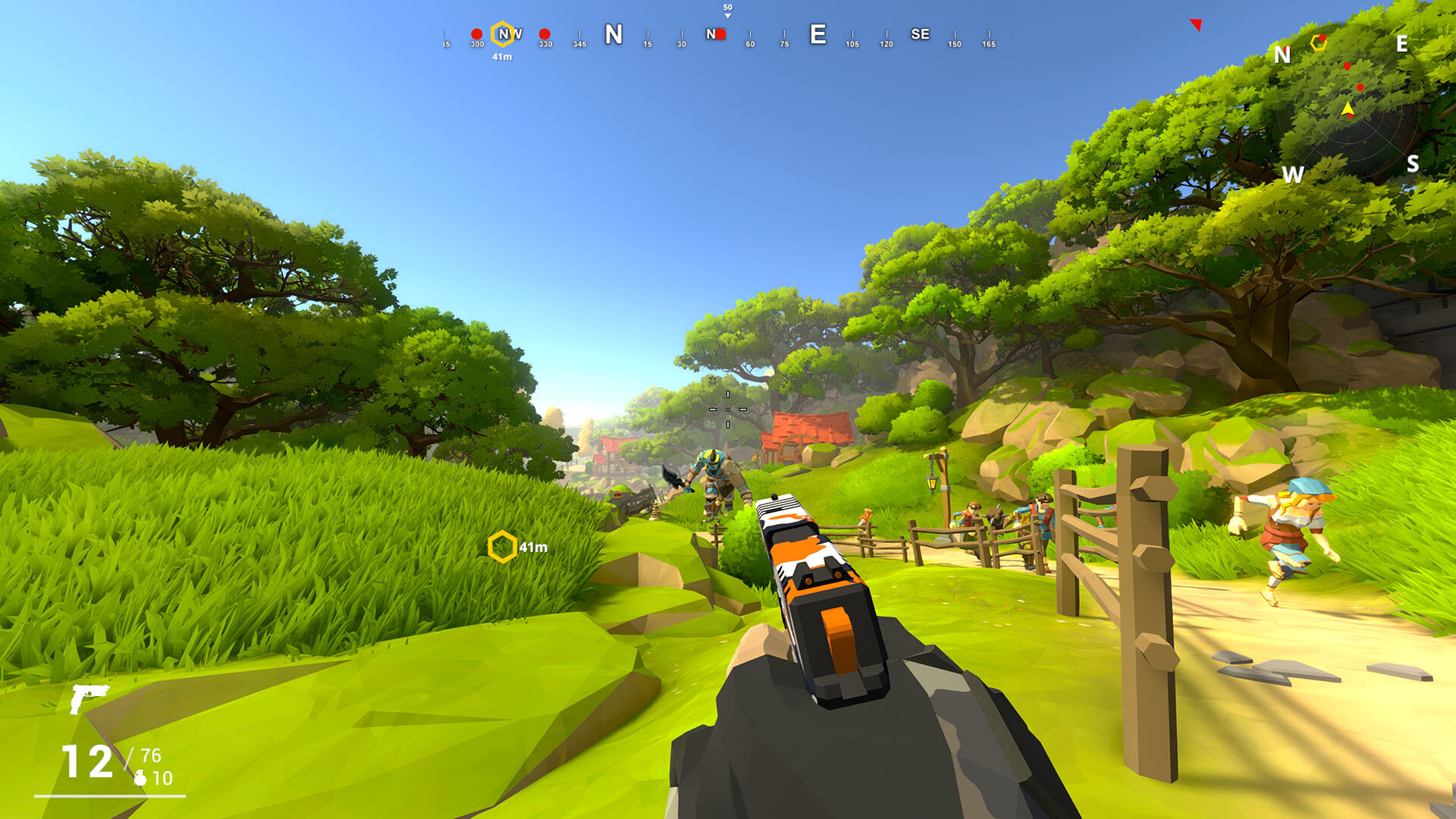Click the crosshair at screen center
1456x819 pixels.
pos(728,409)
